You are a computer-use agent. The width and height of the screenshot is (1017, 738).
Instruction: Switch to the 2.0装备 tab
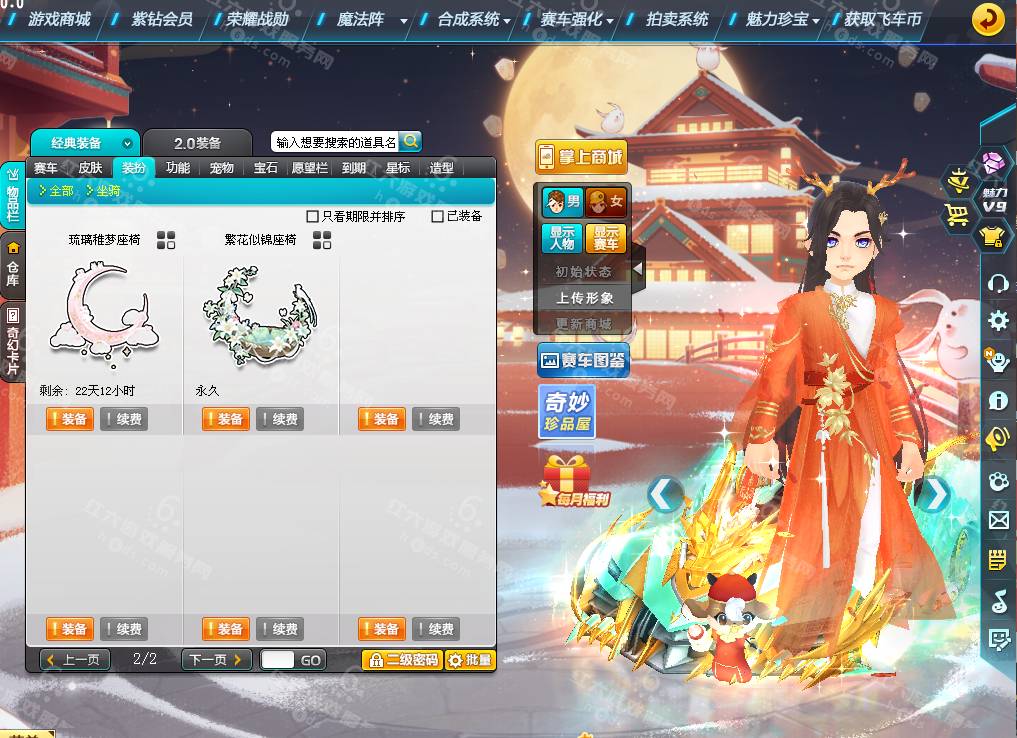[x=197, y=143]
